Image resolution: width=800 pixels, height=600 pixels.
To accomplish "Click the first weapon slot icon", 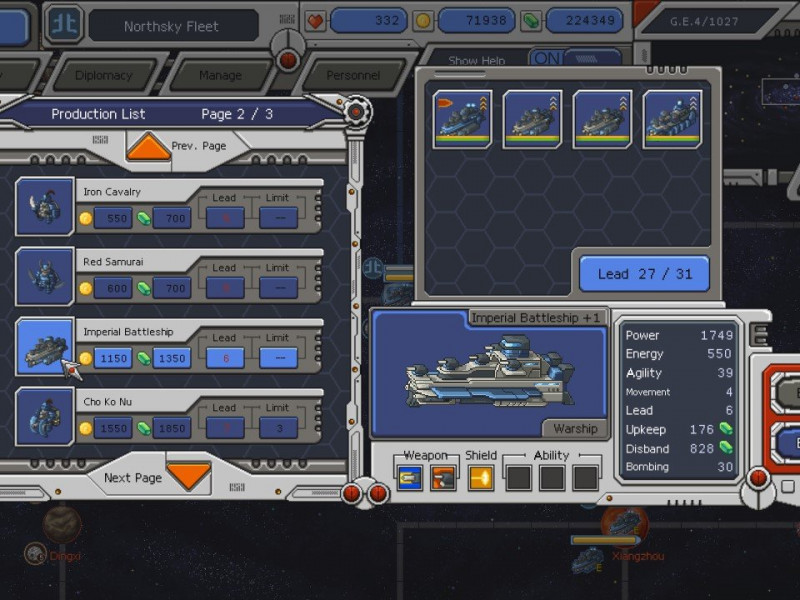I will click(409, 478).
